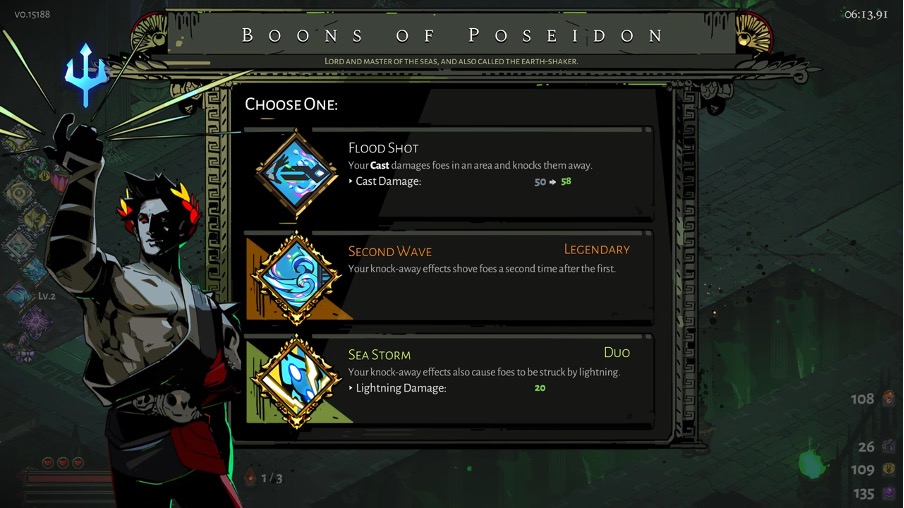
Task: Click the Sea Storm lightning icon
Action: coord(297,380)
